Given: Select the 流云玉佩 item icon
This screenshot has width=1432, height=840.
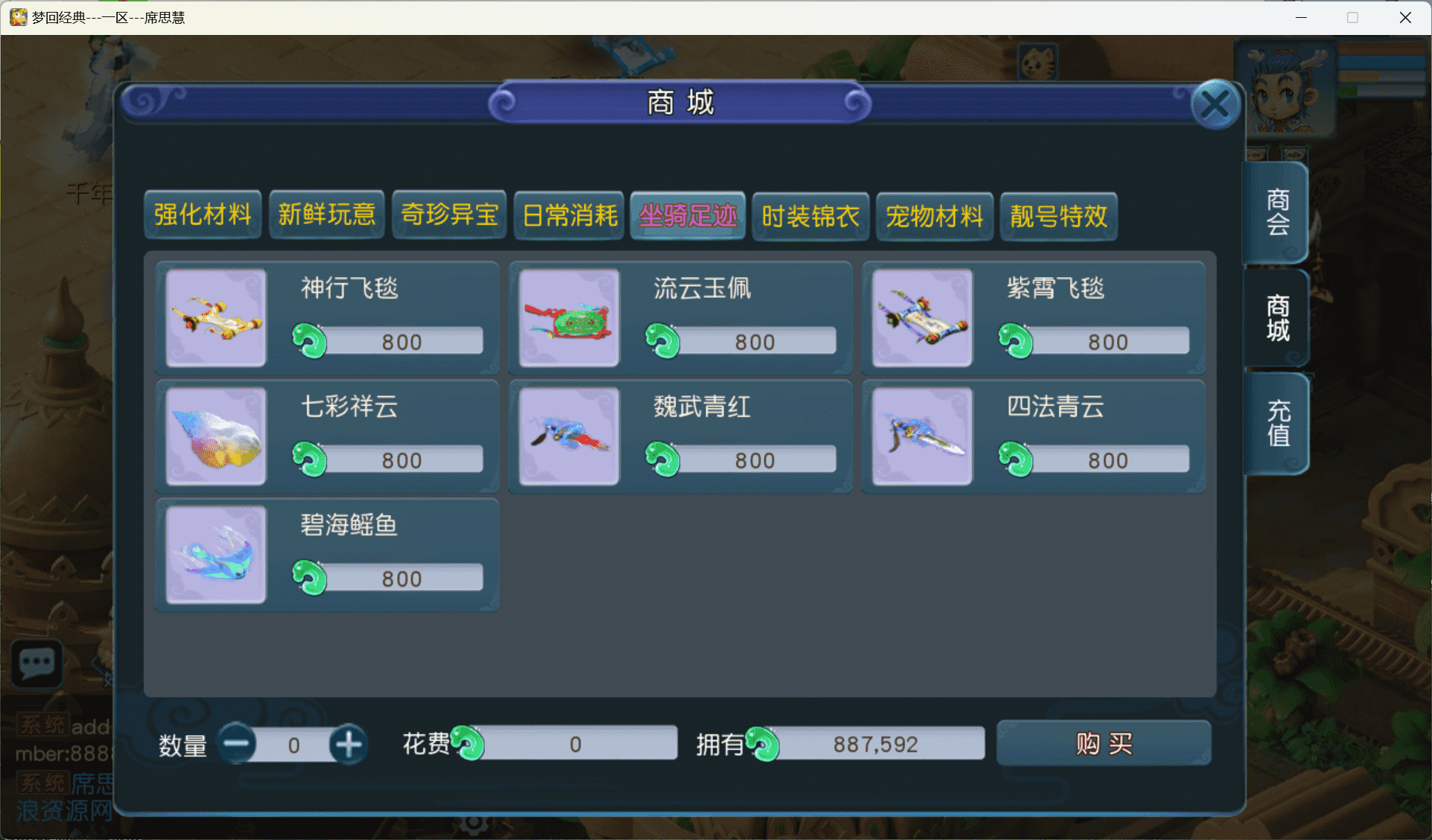Looking at the screenshot, I should pyautogui.click(x=568, y=318).
